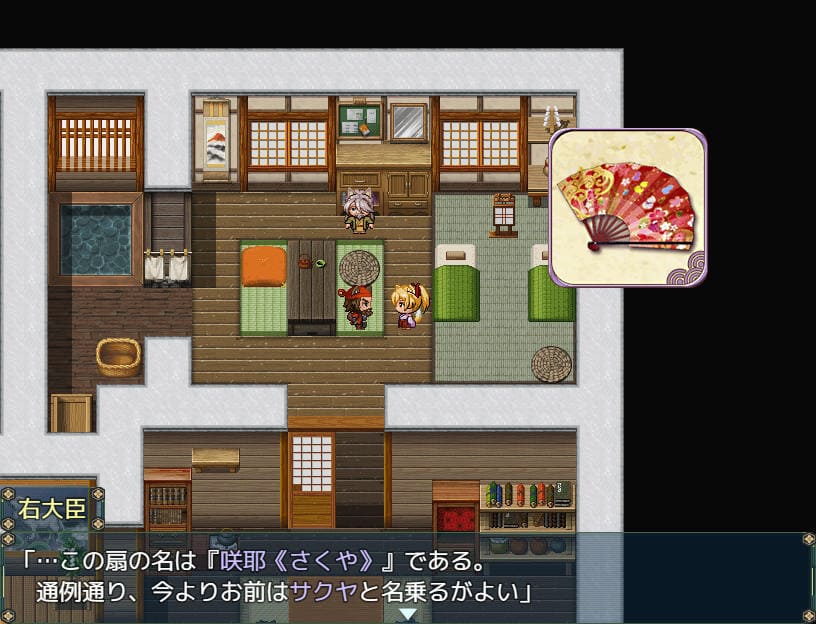816x624 pixels.
Task: Click the dialogue continue arrow indicator
Action: pyautogui.click(x=408, y=614)
